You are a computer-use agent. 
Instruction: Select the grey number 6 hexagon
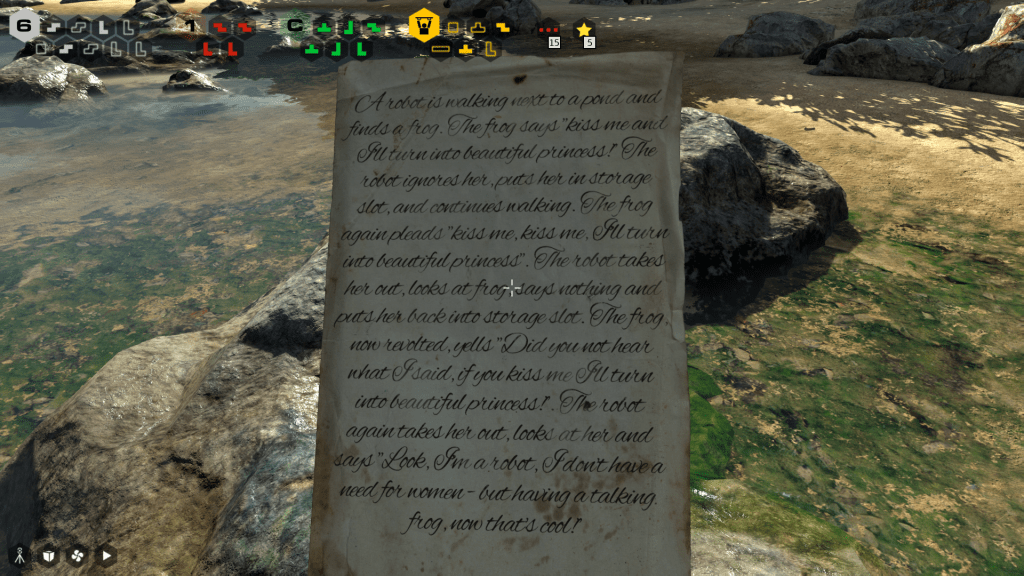pyautogui.click(x=24, y=25)
